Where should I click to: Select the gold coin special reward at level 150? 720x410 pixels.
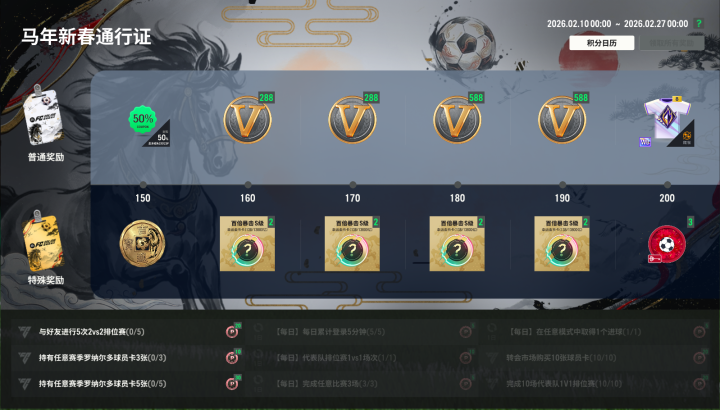coord(142,245)
